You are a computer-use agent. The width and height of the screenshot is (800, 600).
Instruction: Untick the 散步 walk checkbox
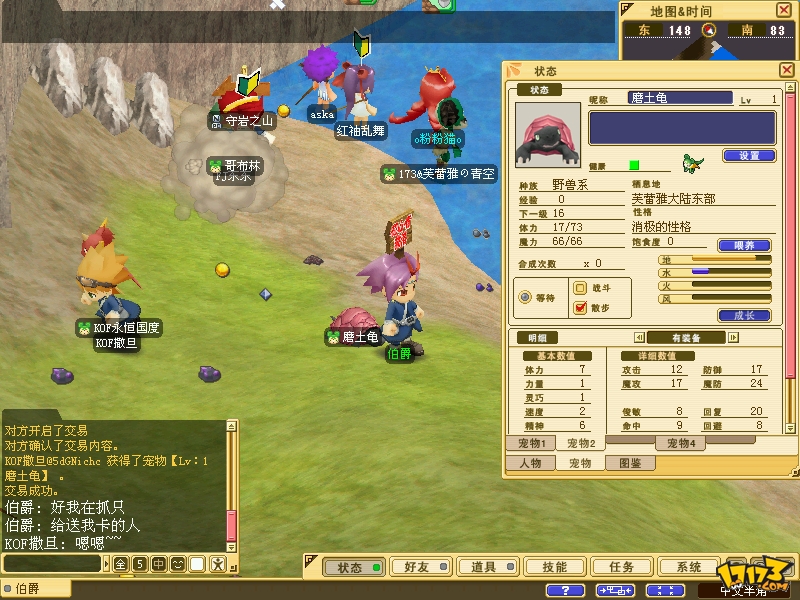(580, 307)
